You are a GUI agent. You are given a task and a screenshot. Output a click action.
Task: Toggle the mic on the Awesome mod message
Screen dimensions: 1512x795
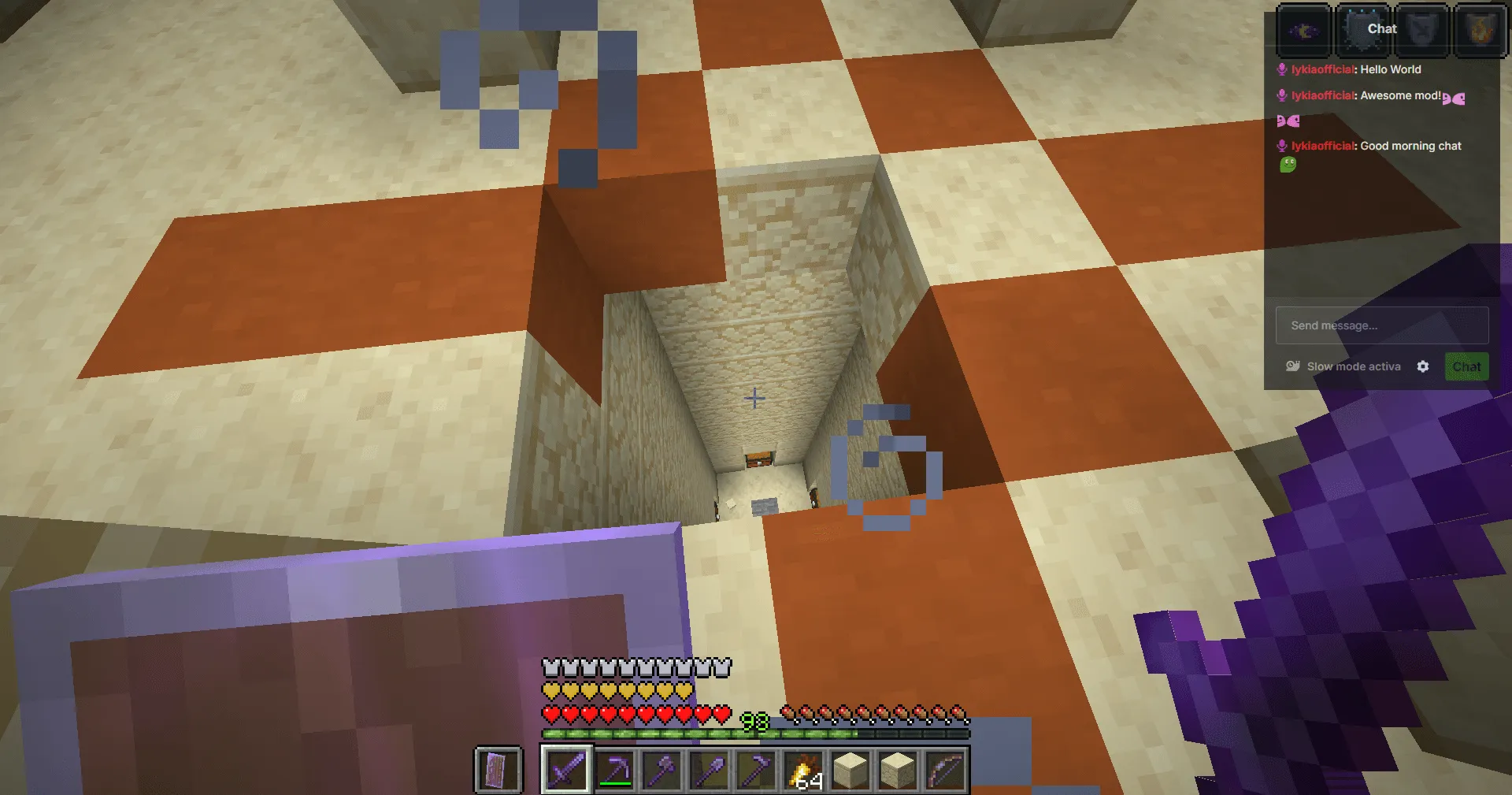pyautogui.click(x=1281, y=95)
